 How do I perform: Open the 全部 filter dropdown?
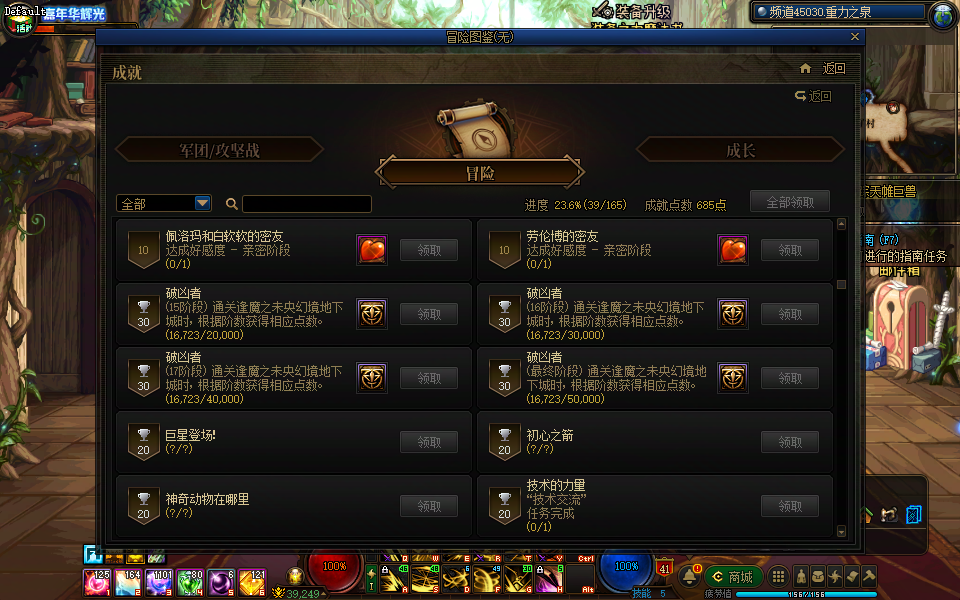[x=164, y=203]
